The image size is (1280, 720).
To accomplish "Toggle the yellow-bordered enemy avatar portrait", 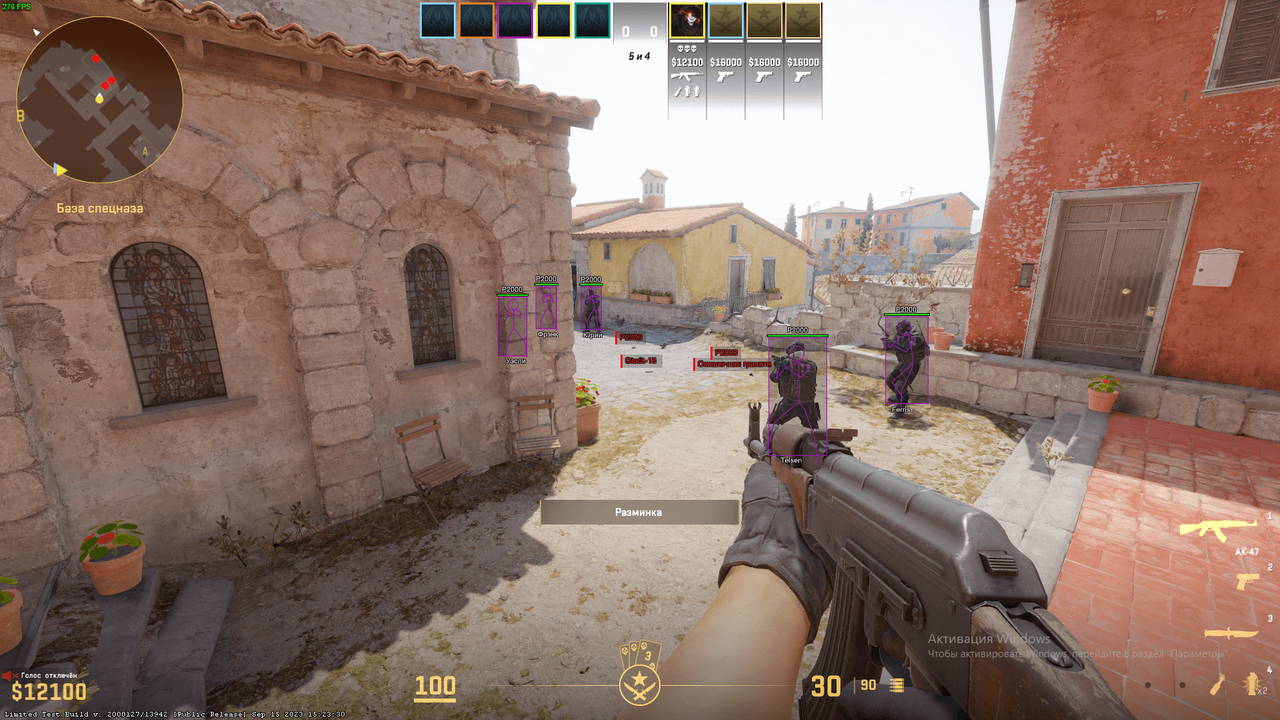I will (687, 20).
